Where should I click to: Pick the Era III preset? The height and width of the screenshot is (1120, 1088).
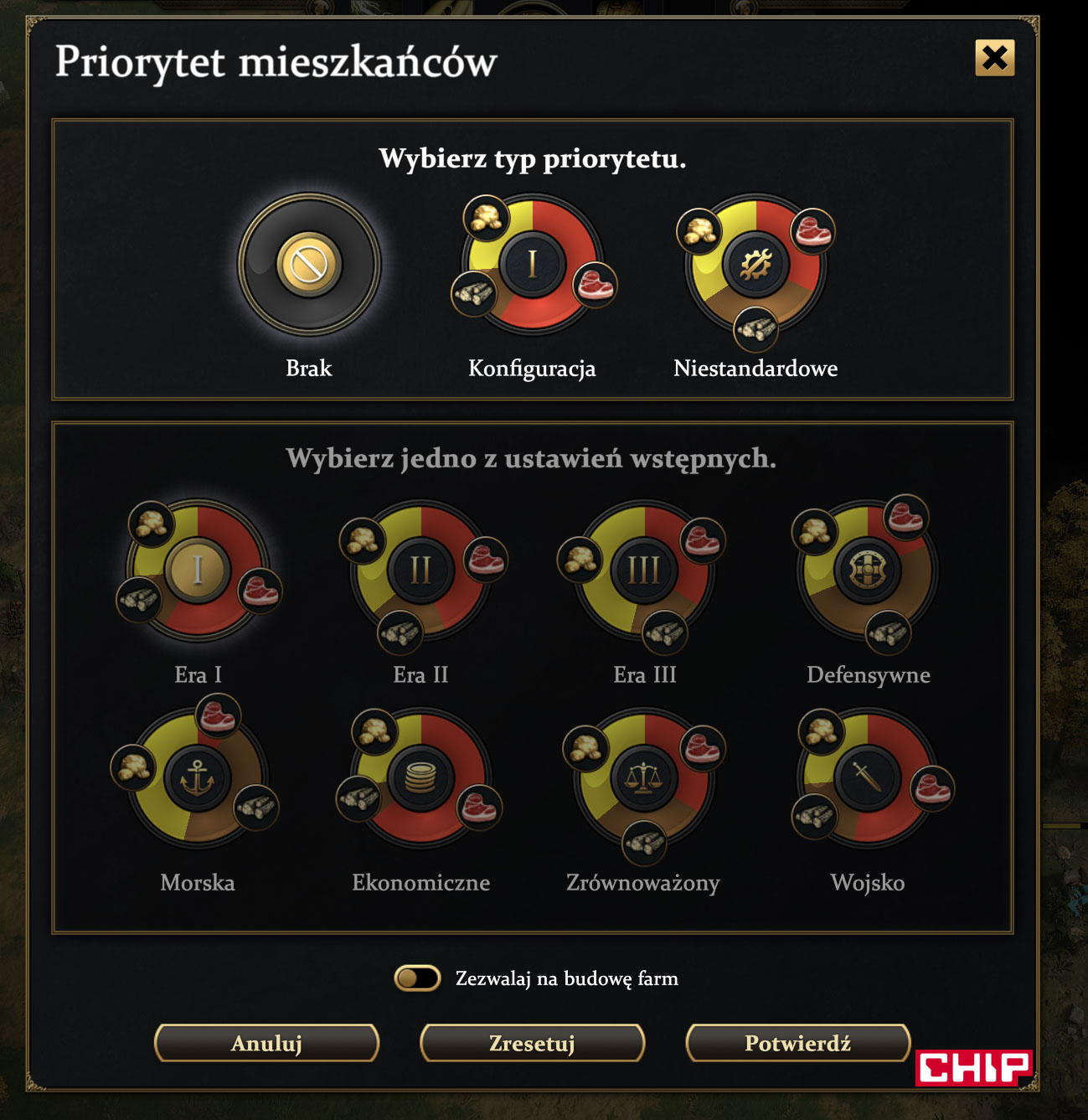tap(644, 570)
